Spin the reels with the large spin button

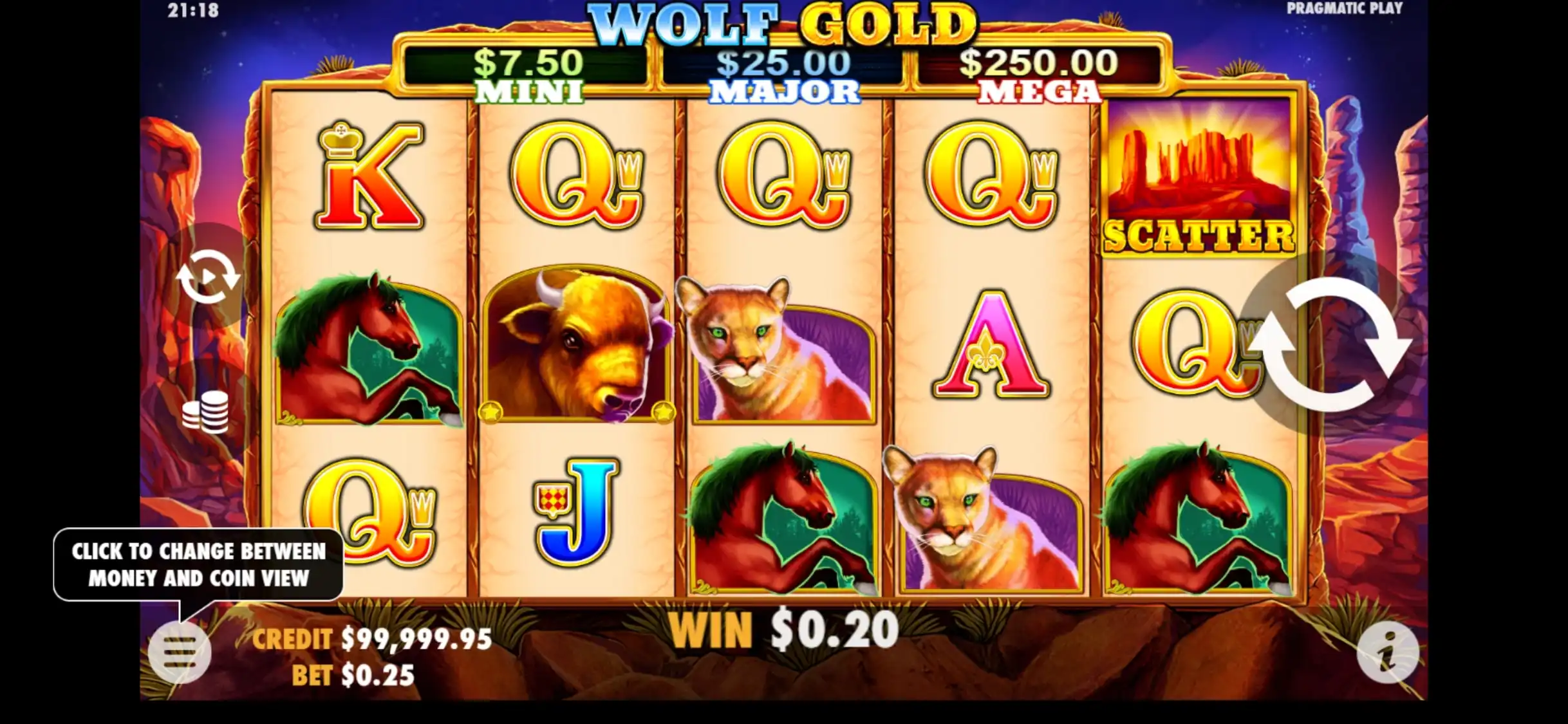pos(1330,344)
